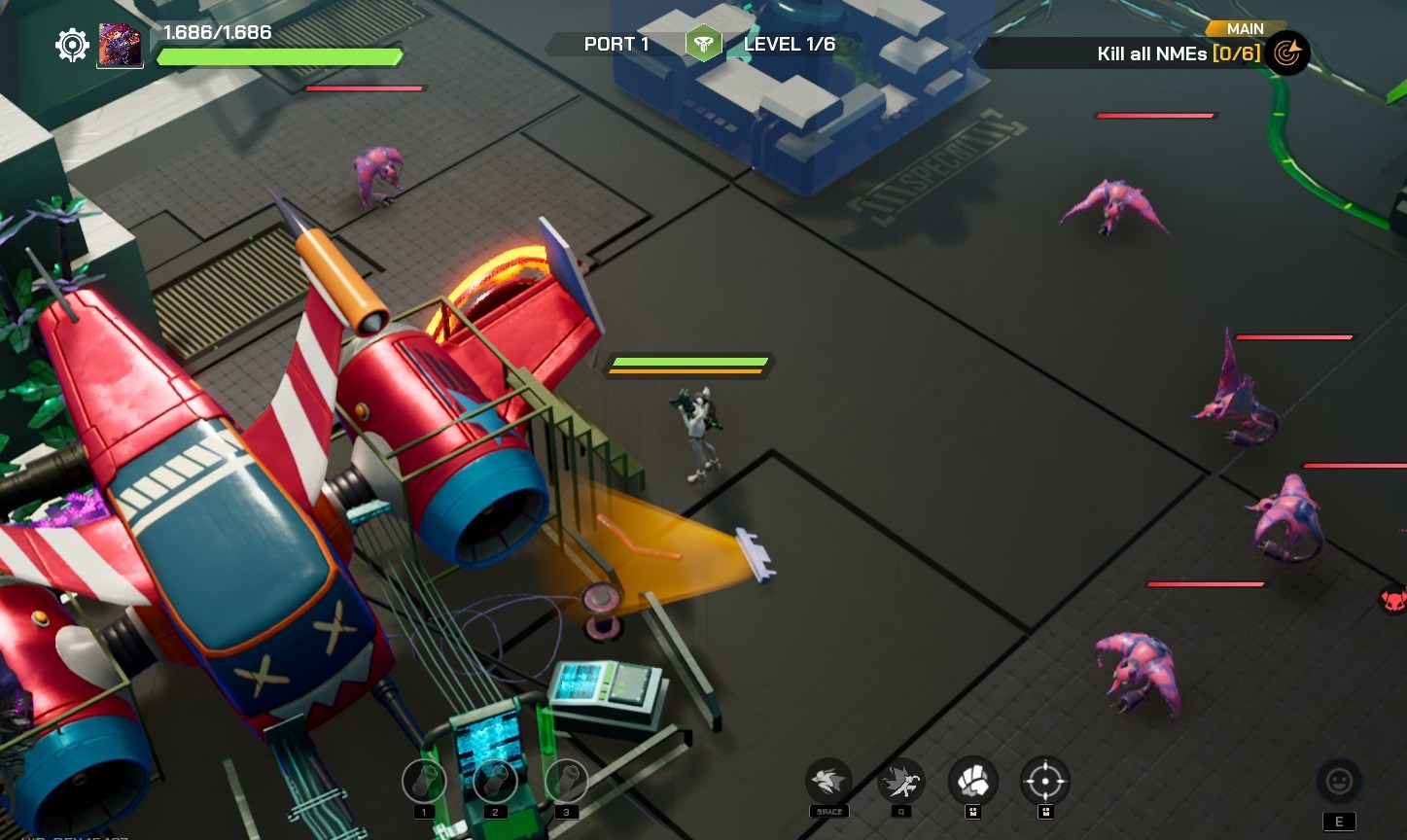This screenshot has width=1407, height=840.
Task: Open the gear settings menu
Action: (72, 45)
